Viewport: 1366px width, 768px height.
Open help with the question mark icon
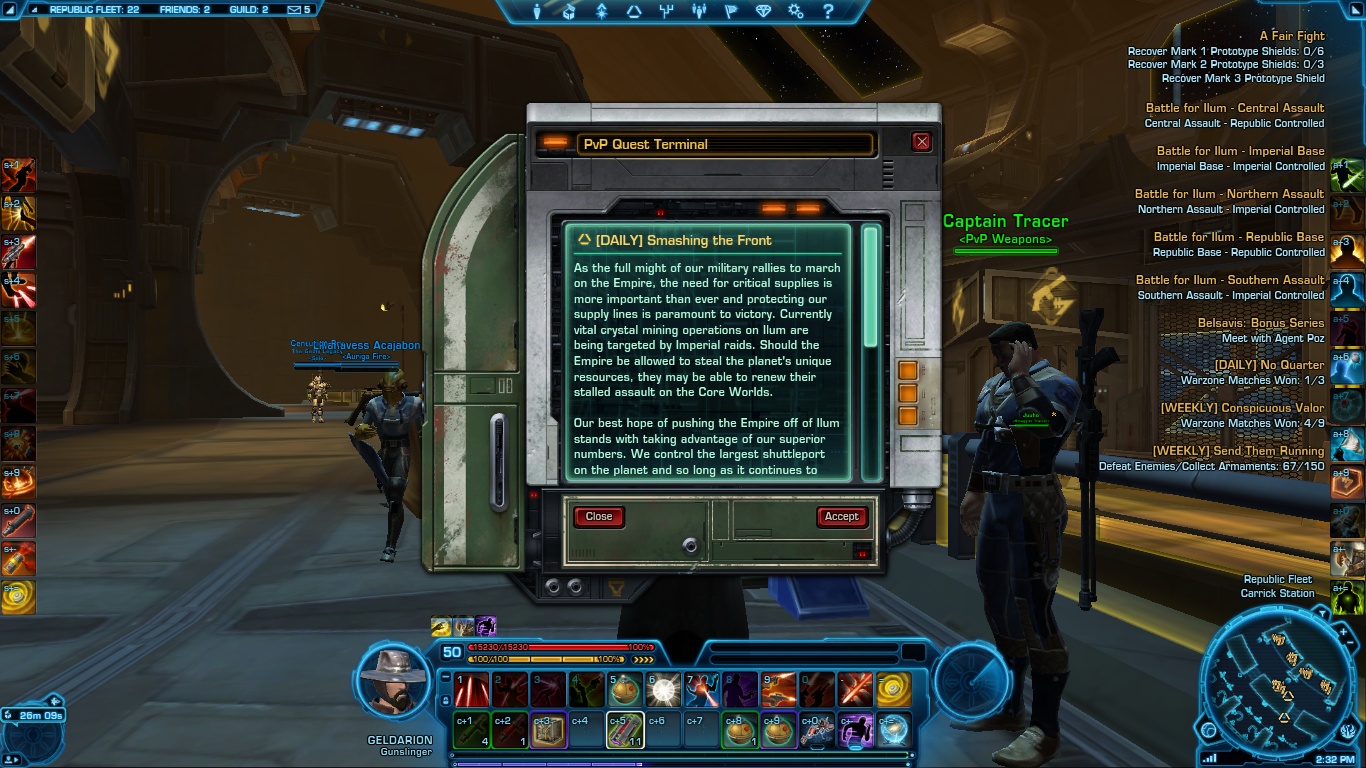[828, 12]
